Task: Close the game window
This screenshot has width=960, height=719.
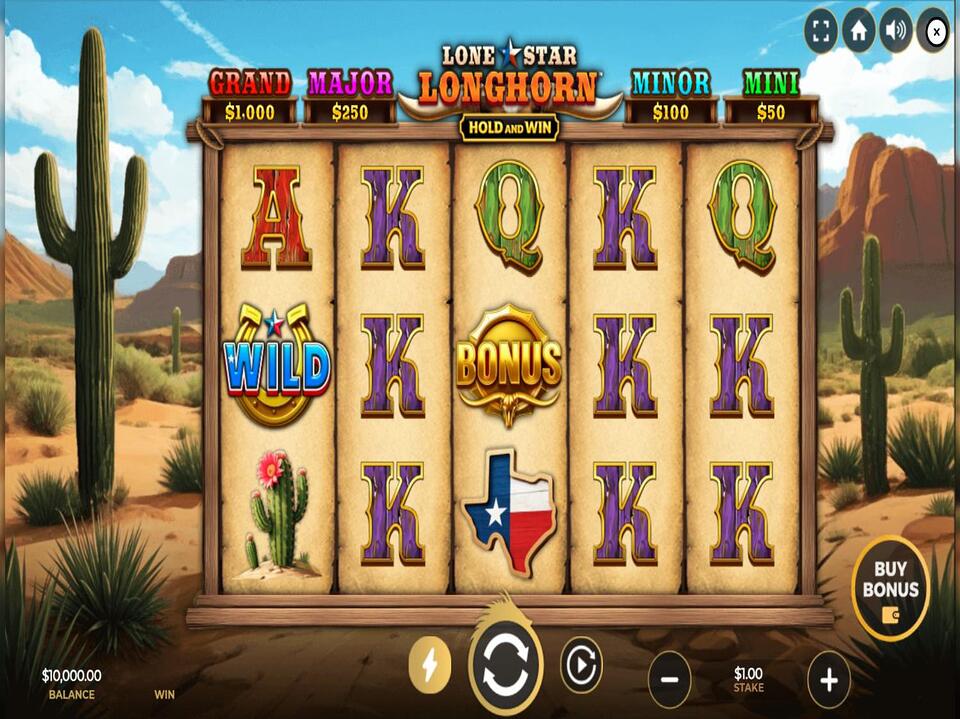Action: coord(935,32)
